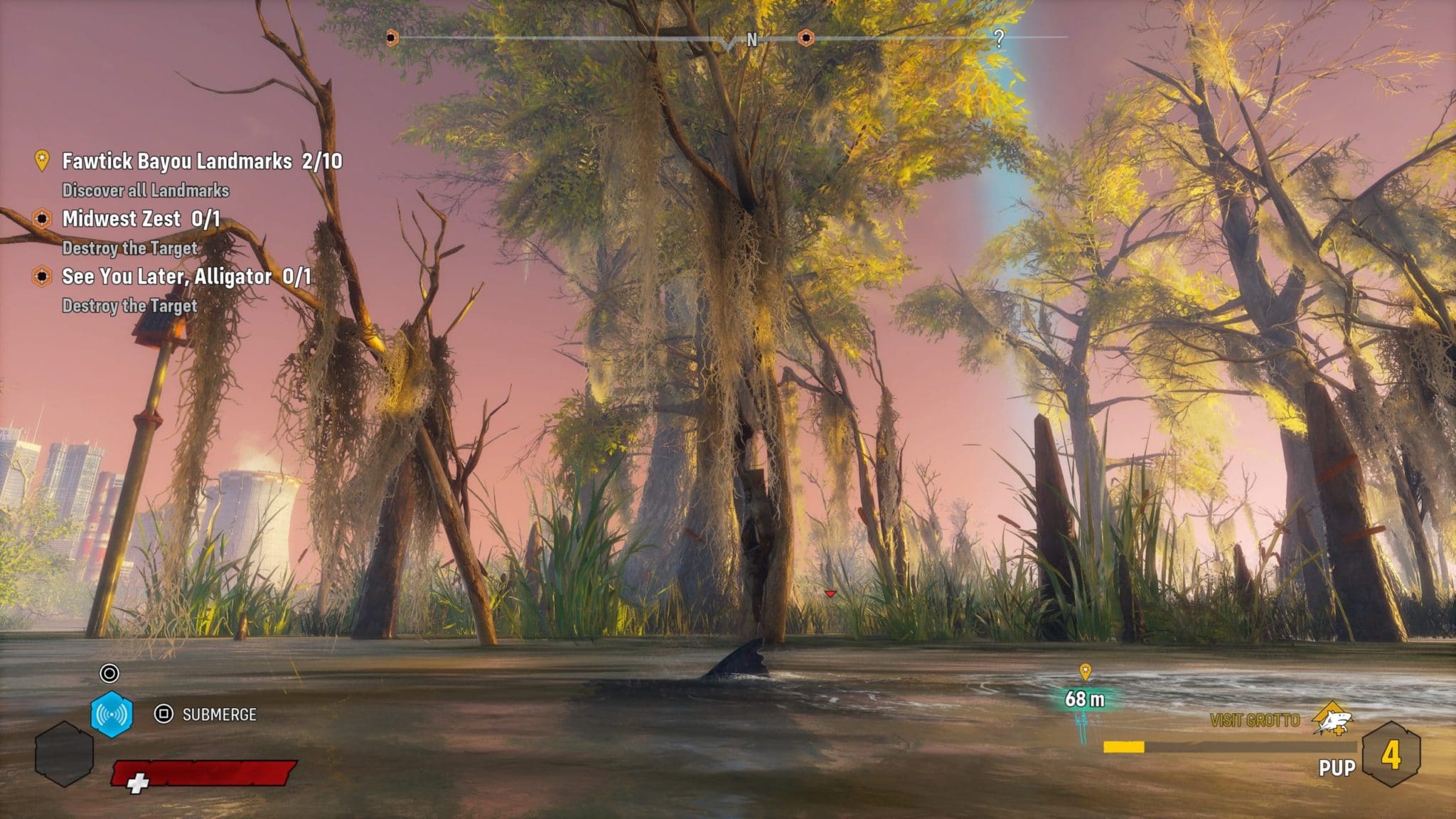
Task: Select the question mark compass marker
Action: [999, 39]
